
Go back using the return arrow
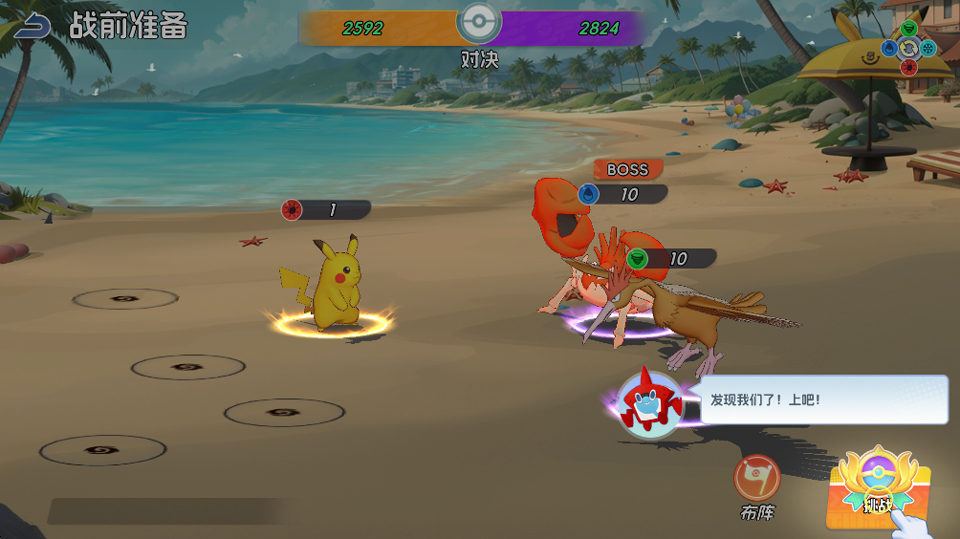click(32, 26)
